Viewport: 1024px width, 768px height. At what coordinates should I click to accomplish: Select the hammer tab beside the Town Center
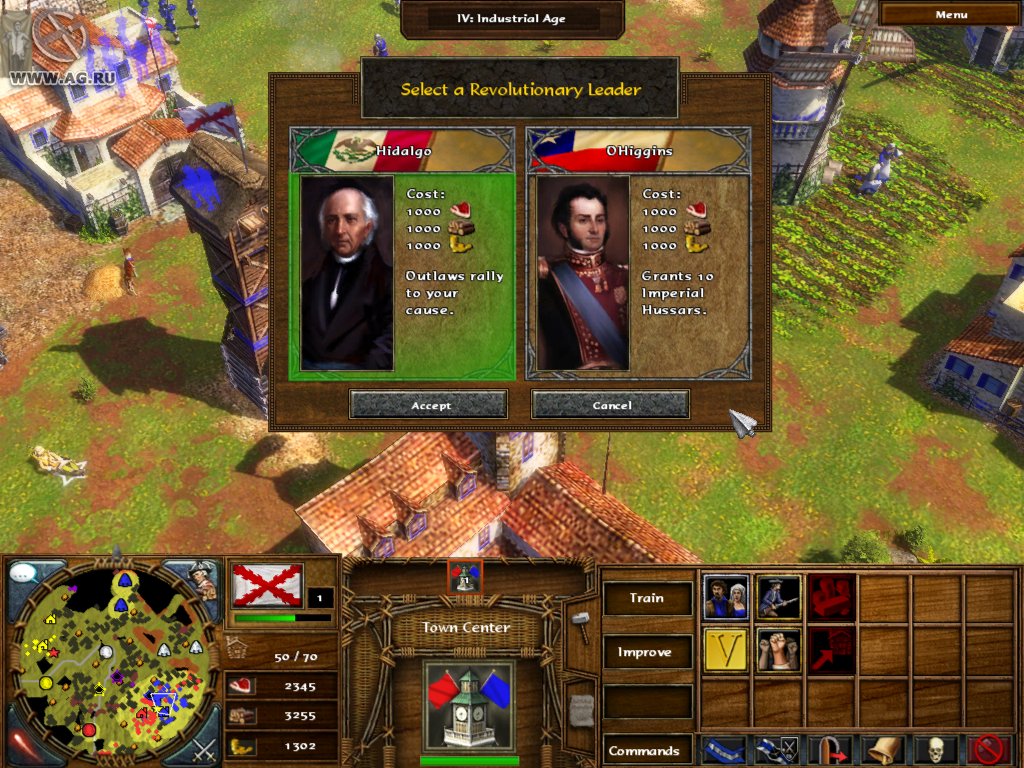pyautogui.click(x=580, y=622)
